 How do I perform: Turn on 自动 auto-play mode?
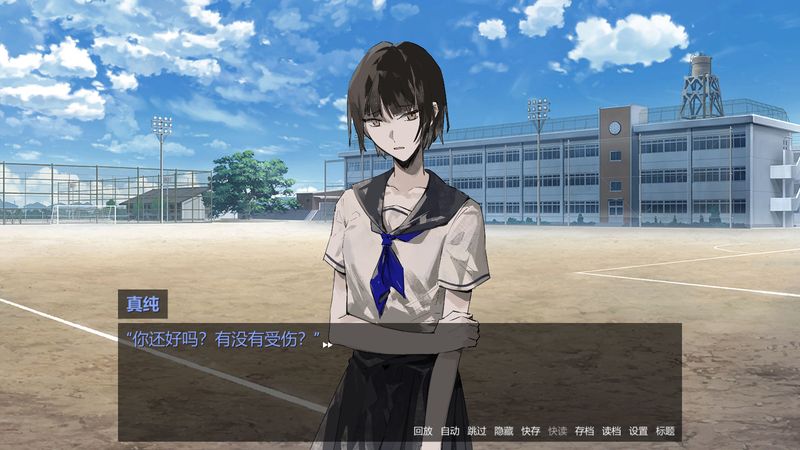(x=449, y=431)
